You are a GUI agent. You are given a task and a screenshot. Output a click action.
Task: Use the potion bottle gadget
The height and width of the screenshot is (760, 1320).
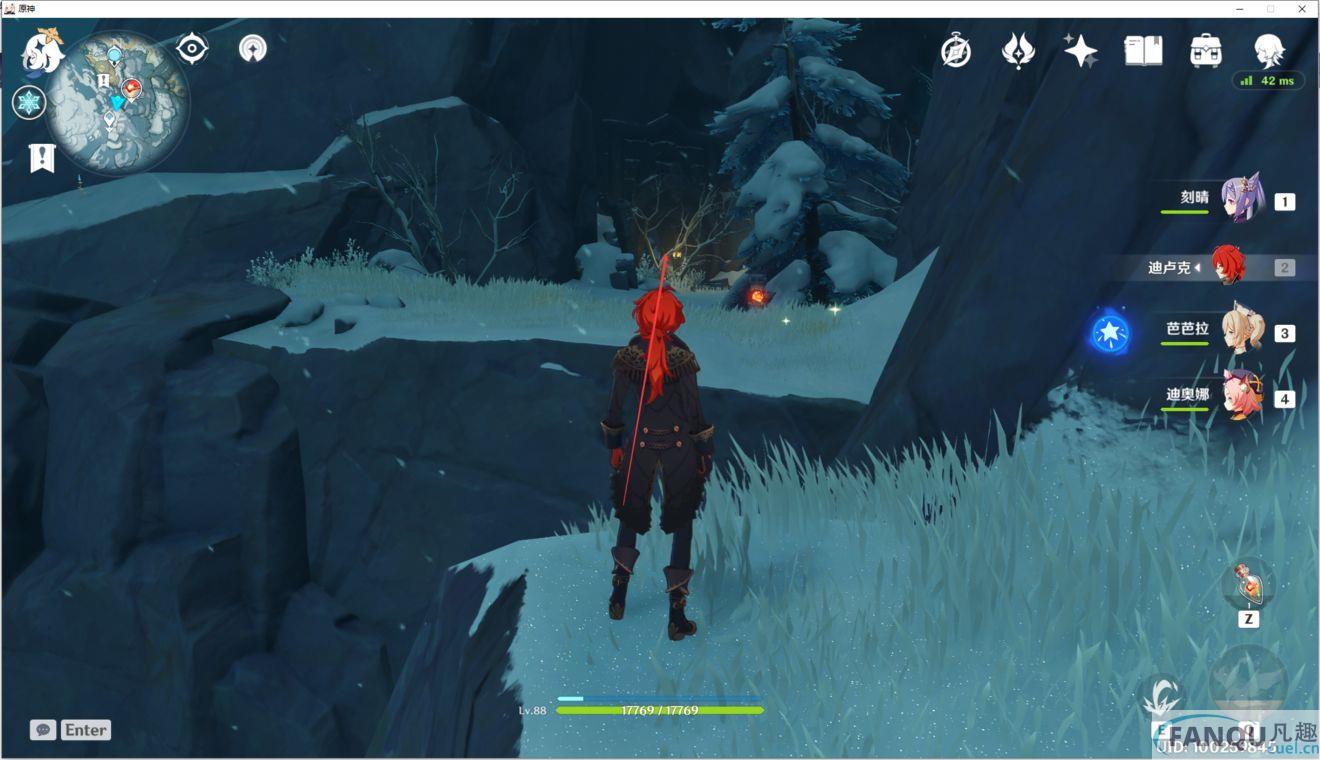pos(1249,584)
